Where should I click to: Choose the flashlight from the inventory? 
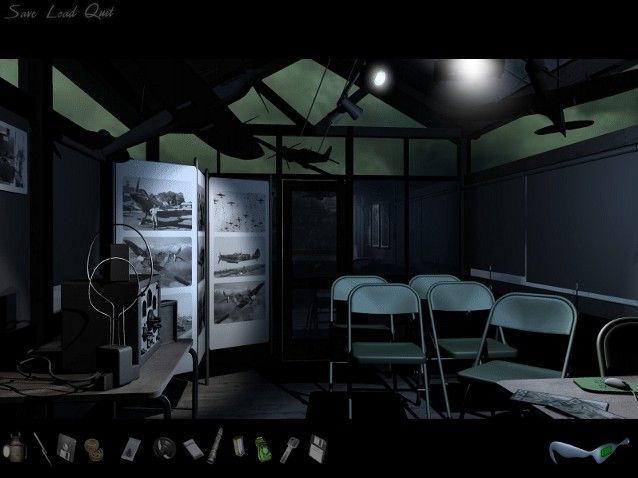click(214, 444)
